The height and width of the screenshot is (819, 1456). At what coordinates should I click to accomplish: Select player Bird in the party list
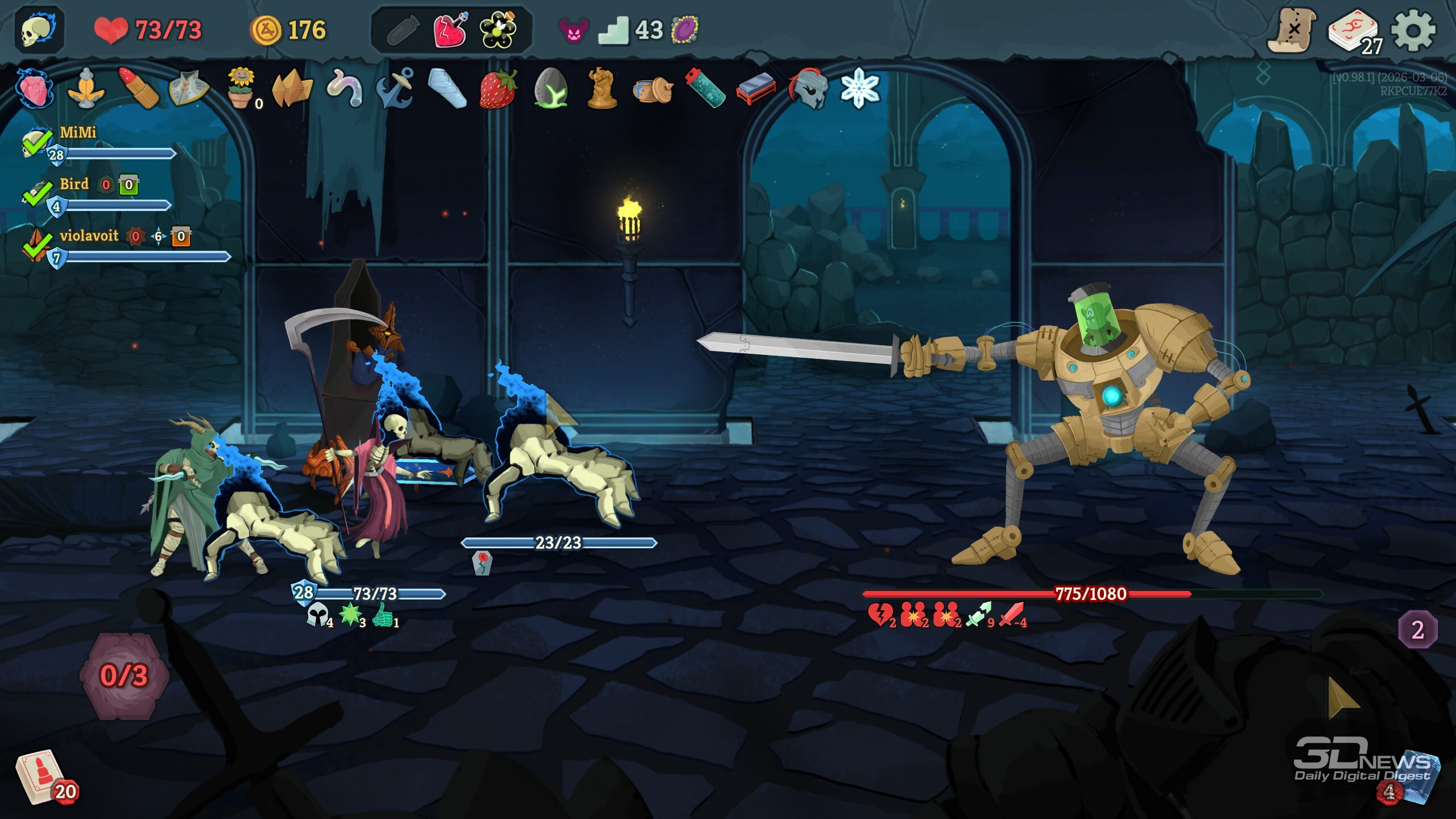[74, 184]
